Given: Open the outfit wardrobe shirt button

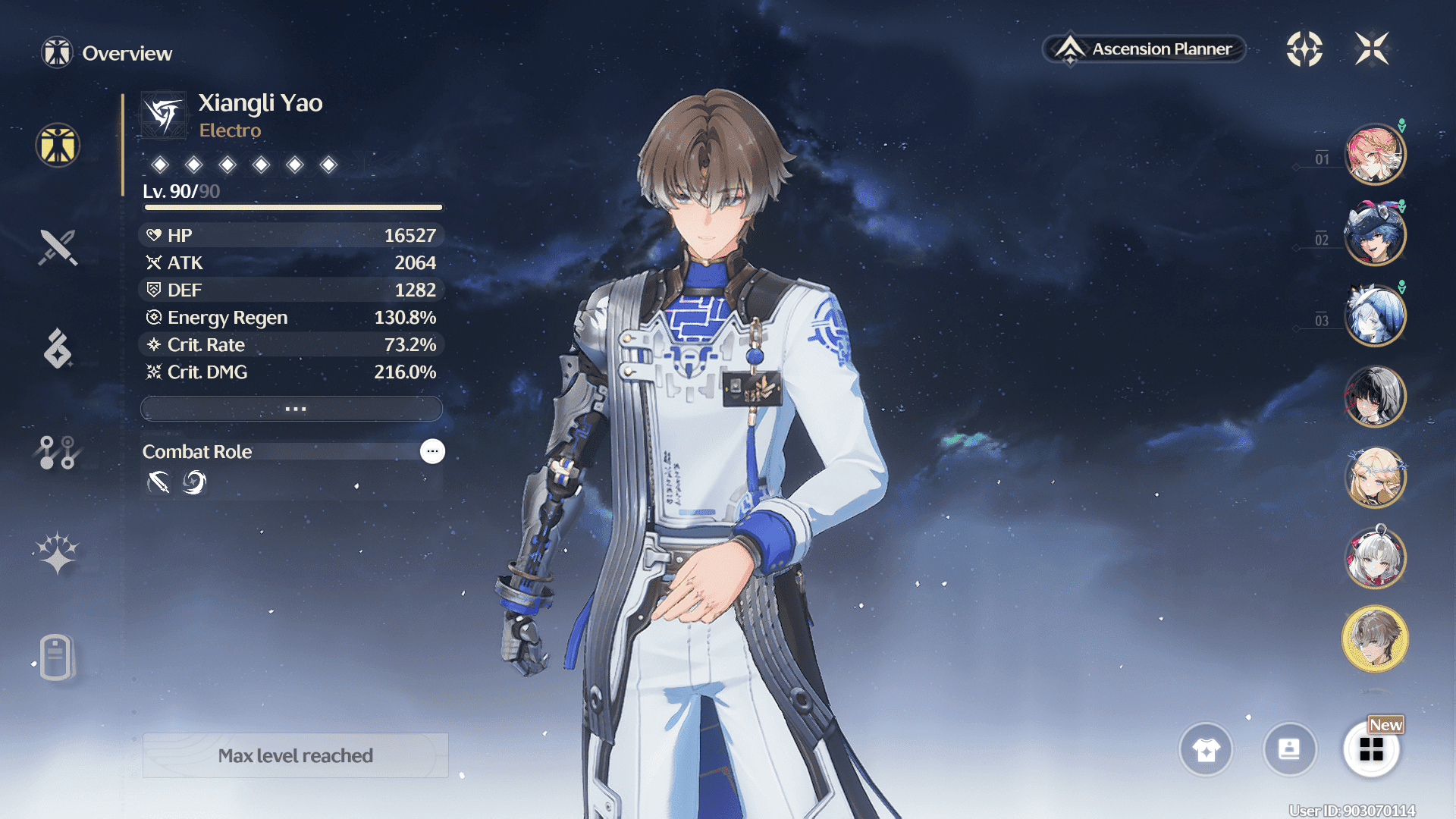Looking at the screenshot, I should [x=1206, y=750].
